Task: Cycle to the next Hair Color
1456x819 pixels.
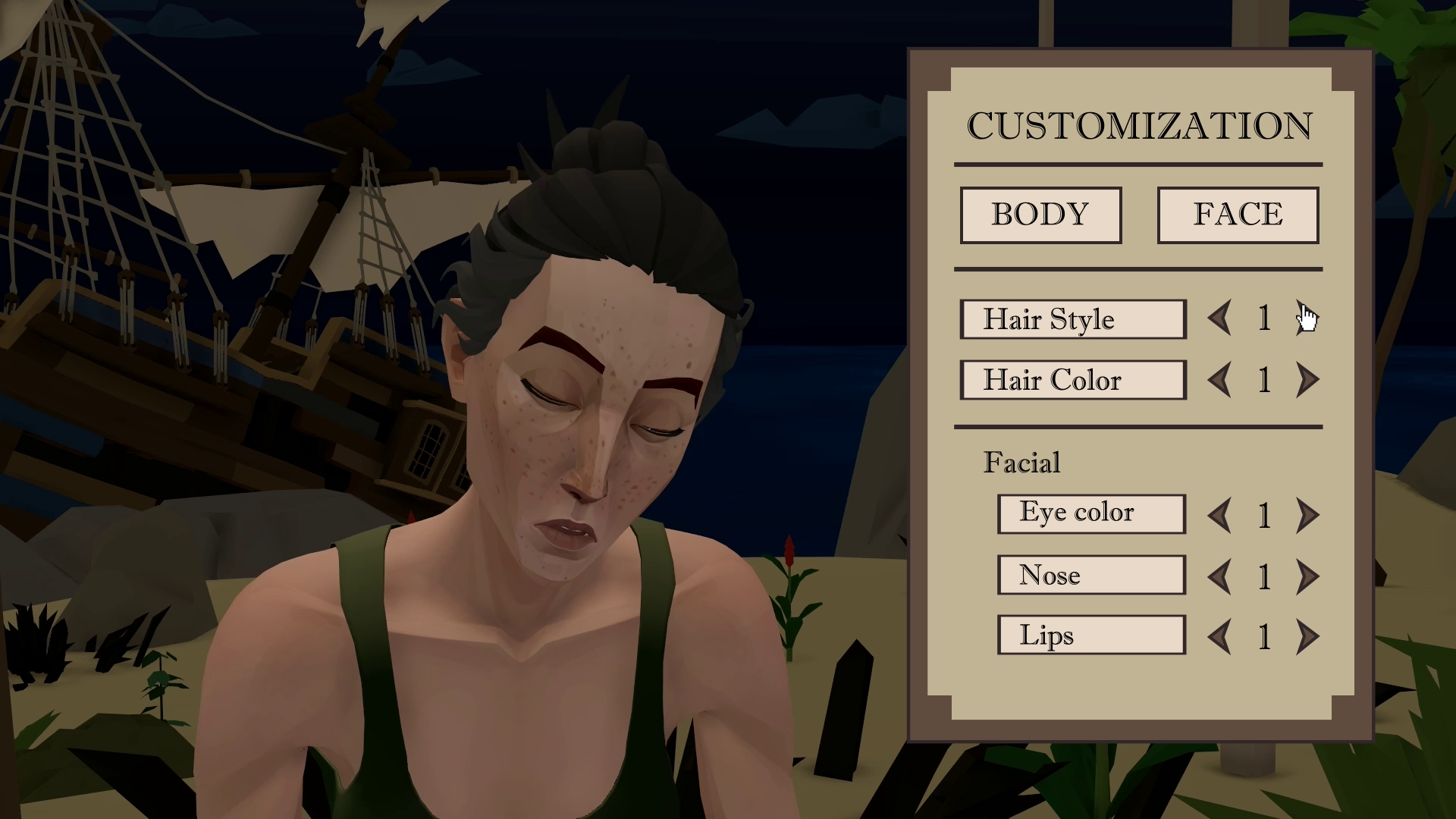Action: 1307,380
